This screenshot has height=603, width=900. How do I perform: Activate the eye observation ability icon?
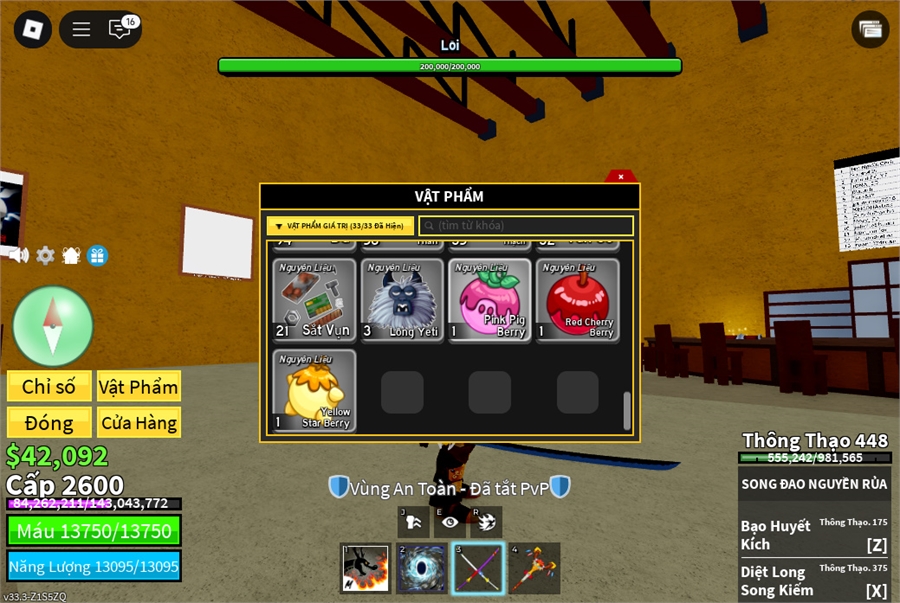[x=449, y=521]
